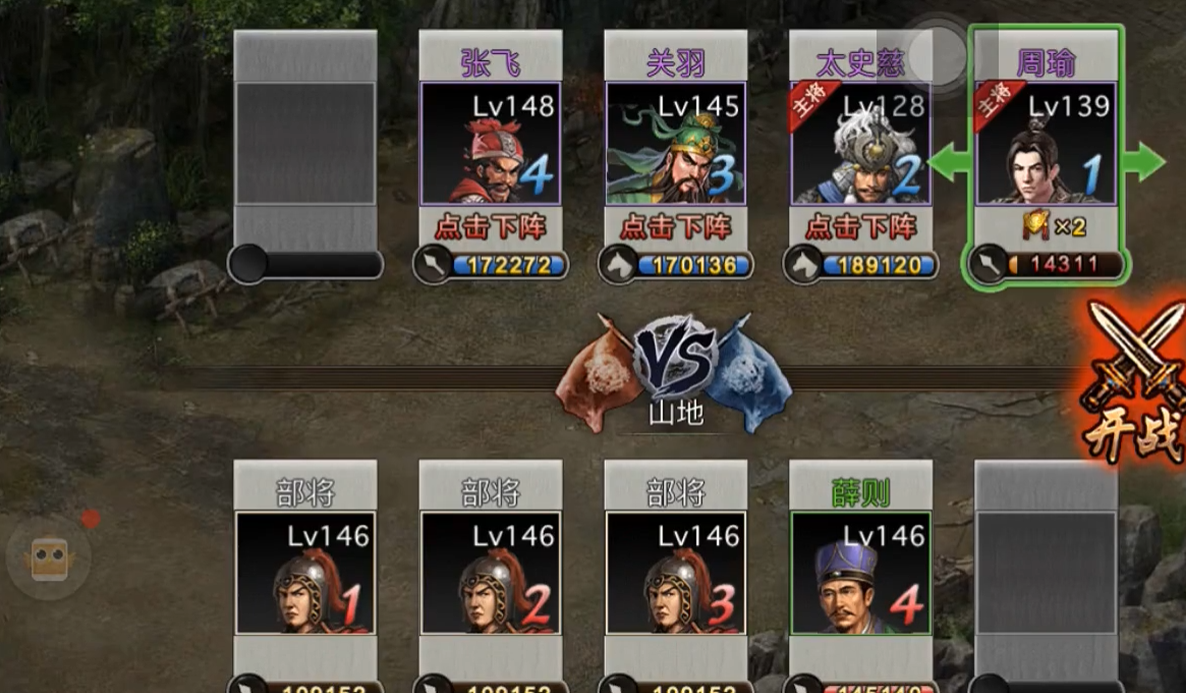
Task: Tap the VS flags emblem
Action: click(x=675, y=360)
